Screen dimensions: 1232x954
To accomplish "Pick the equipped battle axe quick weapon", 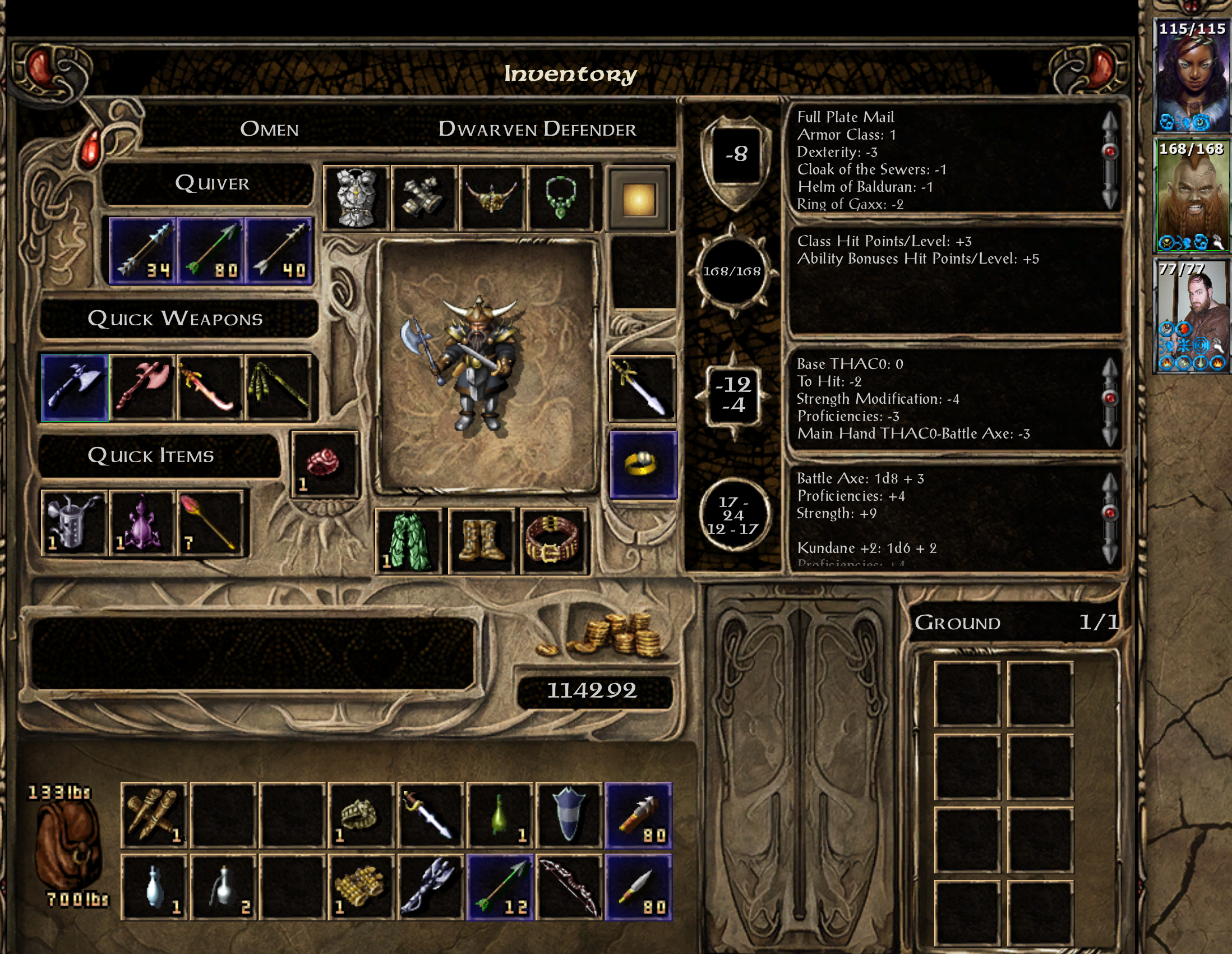I will 75,388.
